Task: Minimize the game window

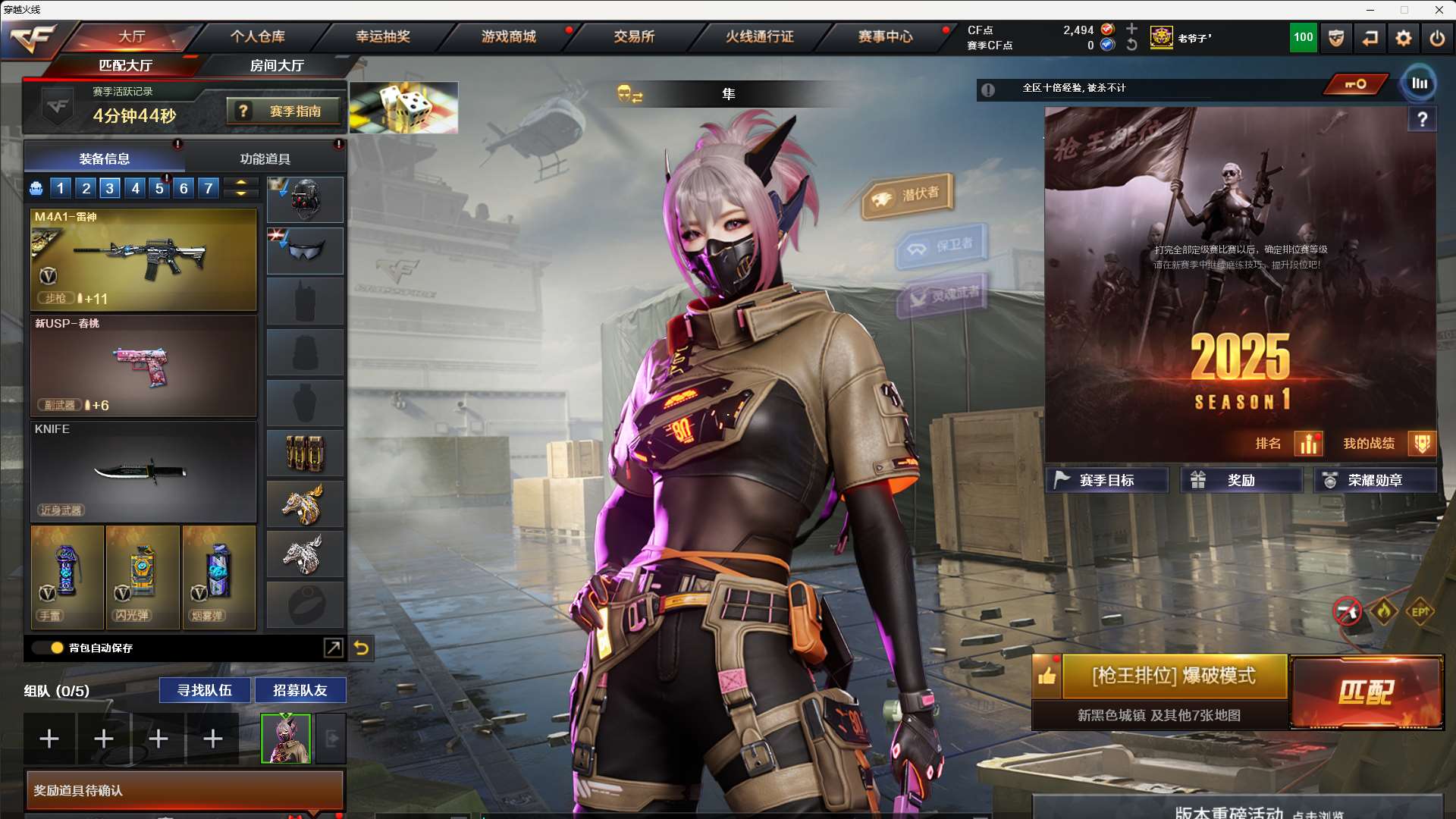Action: point(1370,10)
